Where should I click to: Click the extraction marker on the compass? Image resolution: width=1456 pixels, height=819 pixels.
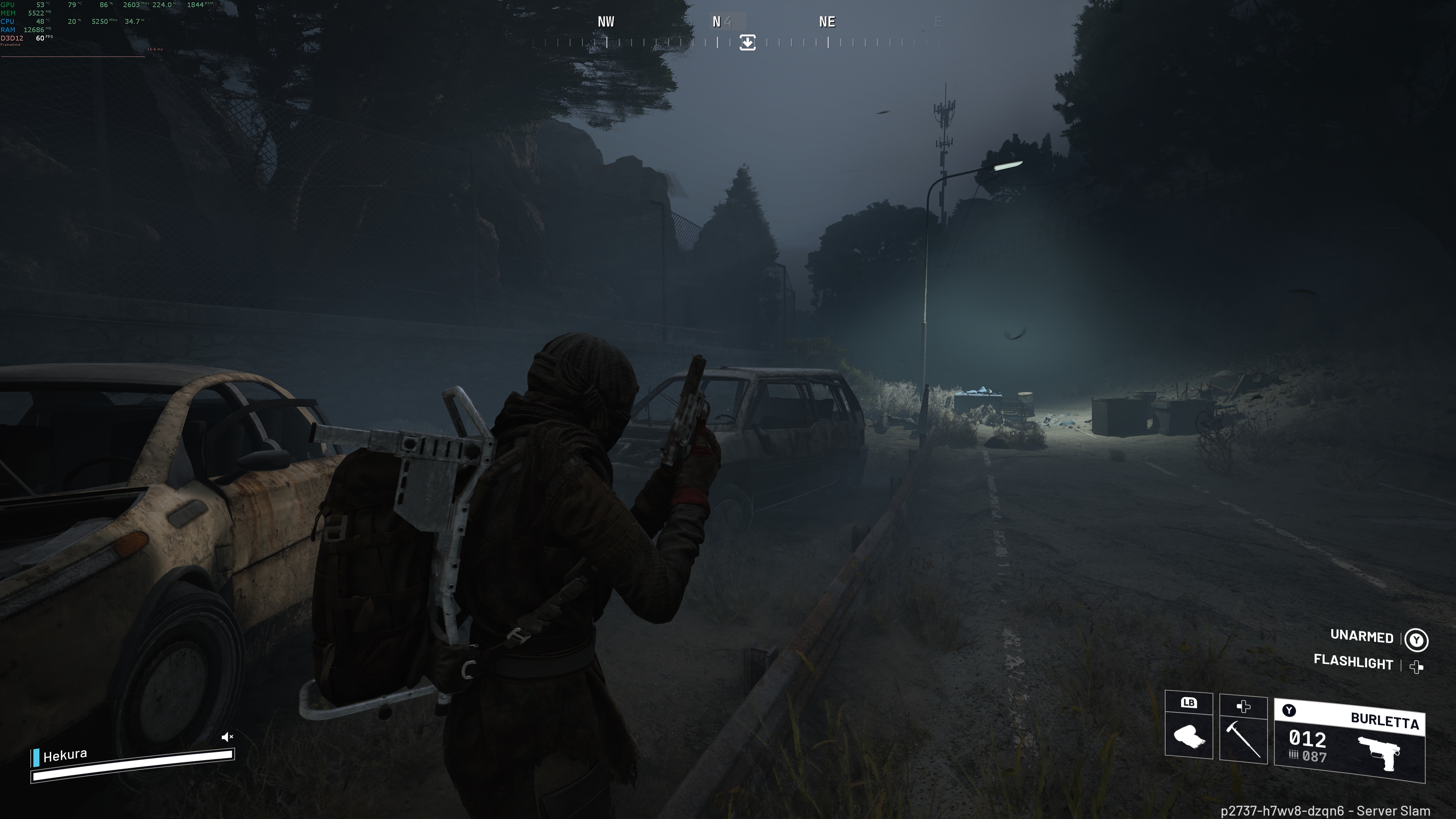tap(747, 42)
